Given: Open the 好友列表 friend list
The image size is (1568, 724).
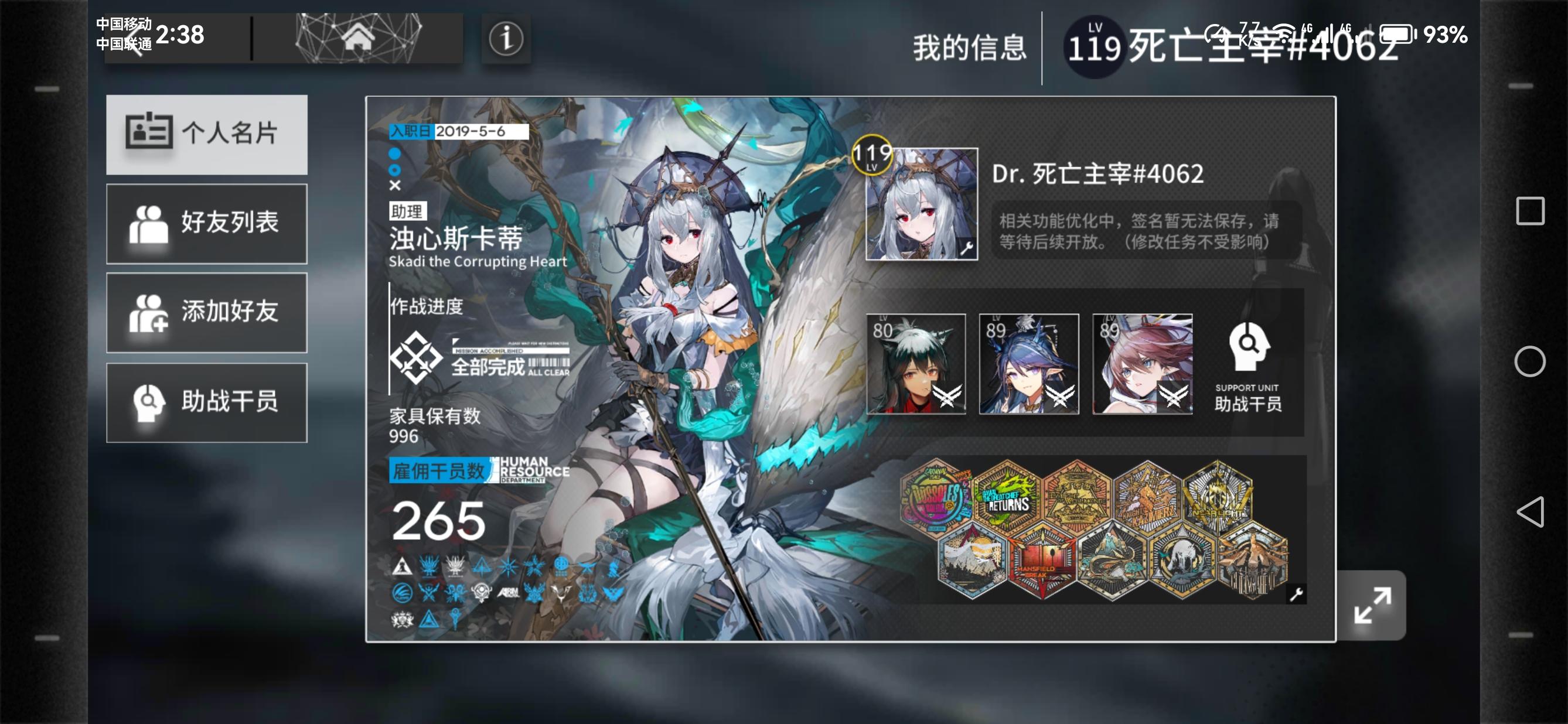Looking at the screenshot, I should point(206,224).
